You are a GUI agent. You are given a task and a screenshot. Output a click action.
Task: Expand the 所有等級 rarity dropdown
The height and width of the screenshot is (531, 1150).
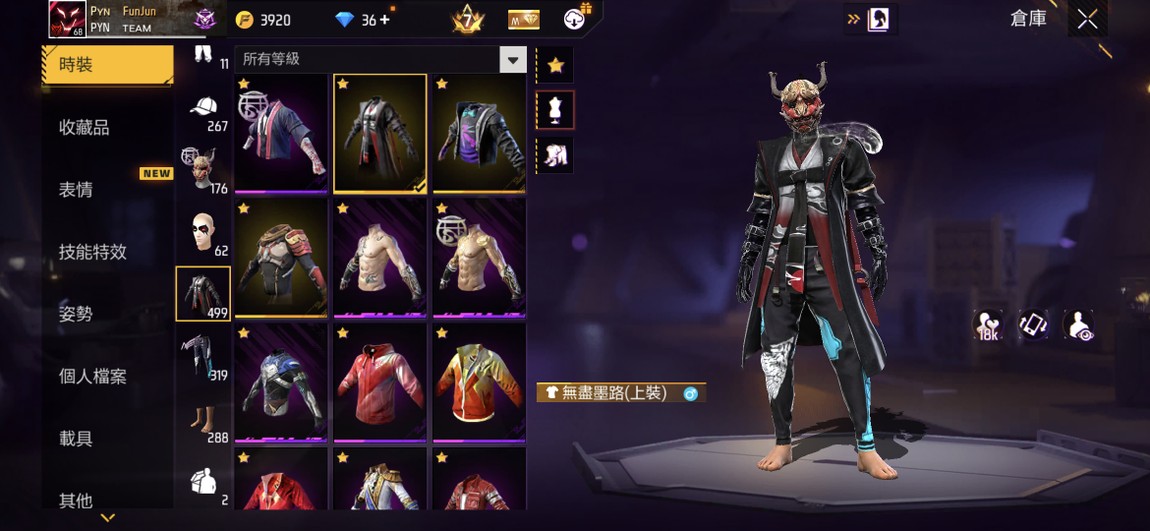click(x=513, y=60)
